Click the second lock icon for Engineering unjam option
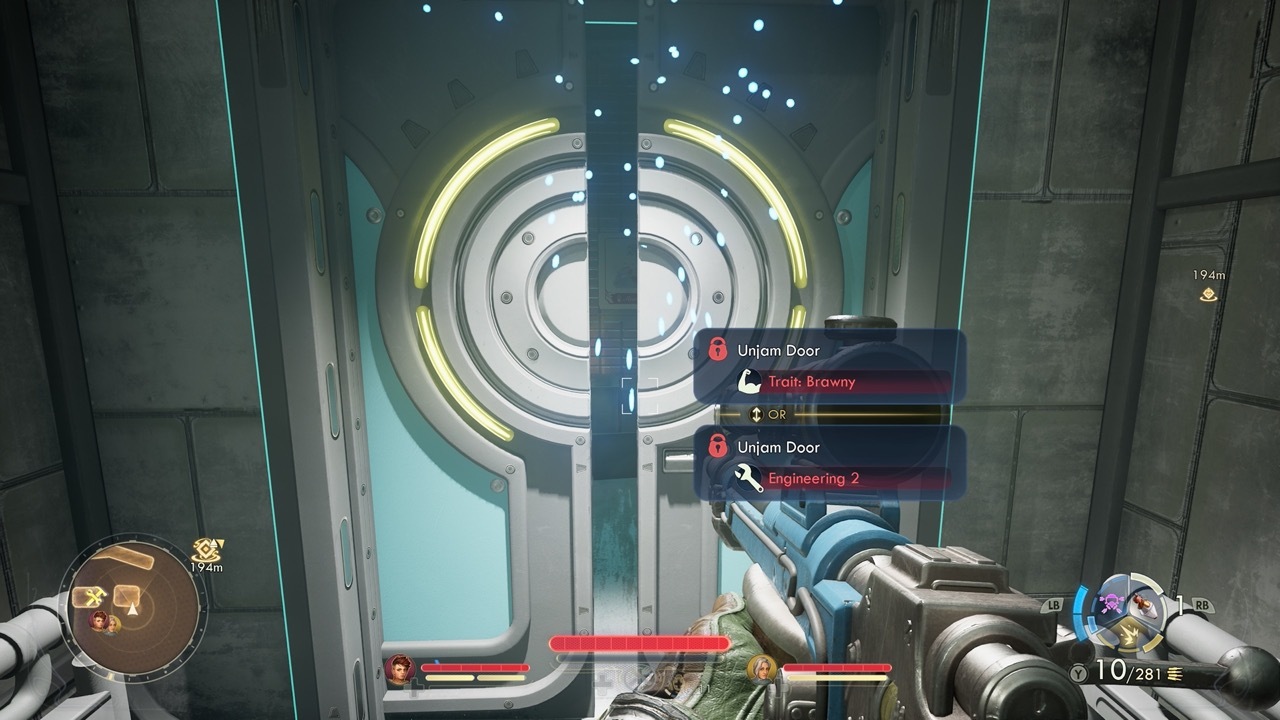The width and height of the screenshot is (1280, 720). [718, 447]
